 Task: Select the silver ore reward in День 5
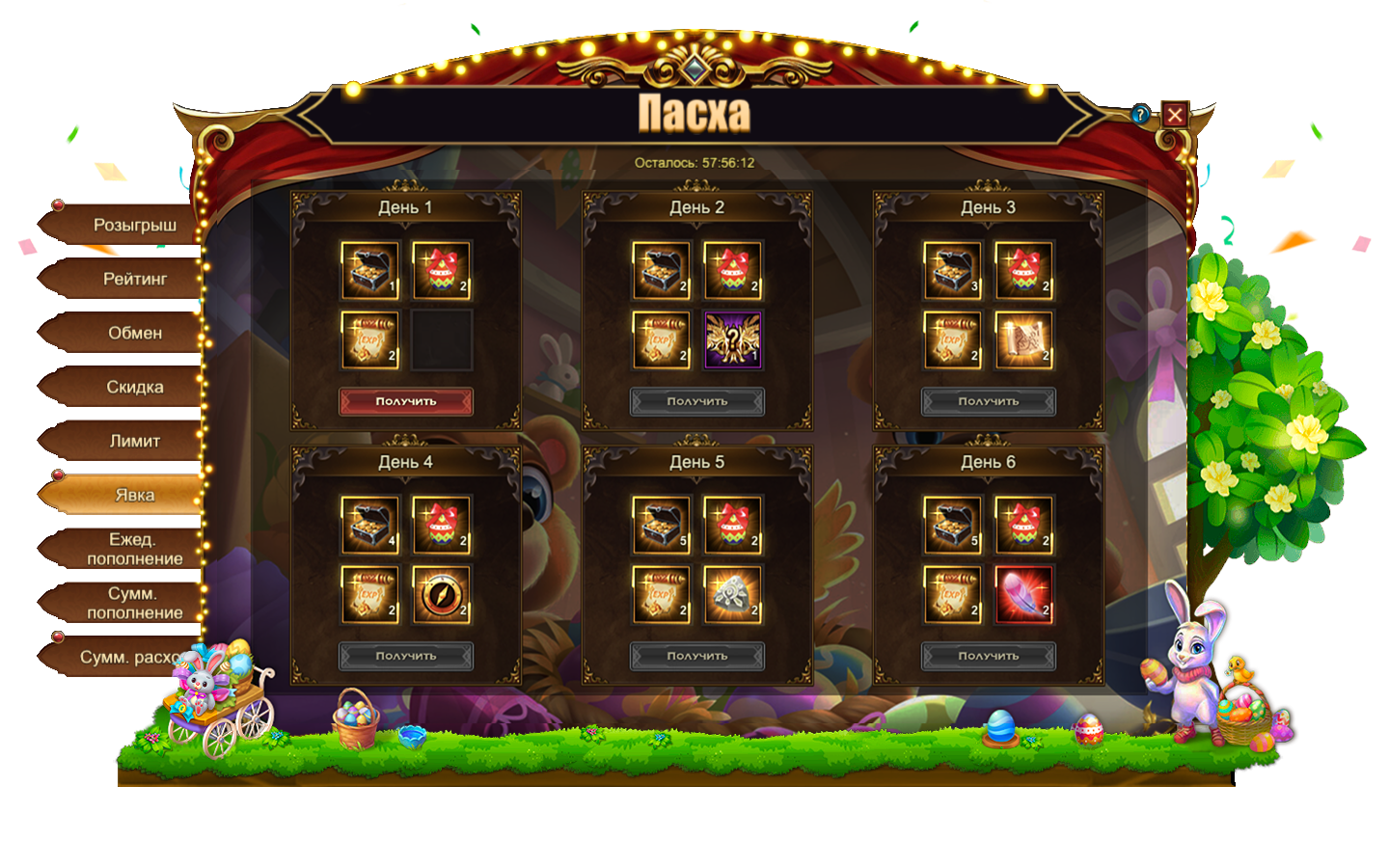(733, 594)
